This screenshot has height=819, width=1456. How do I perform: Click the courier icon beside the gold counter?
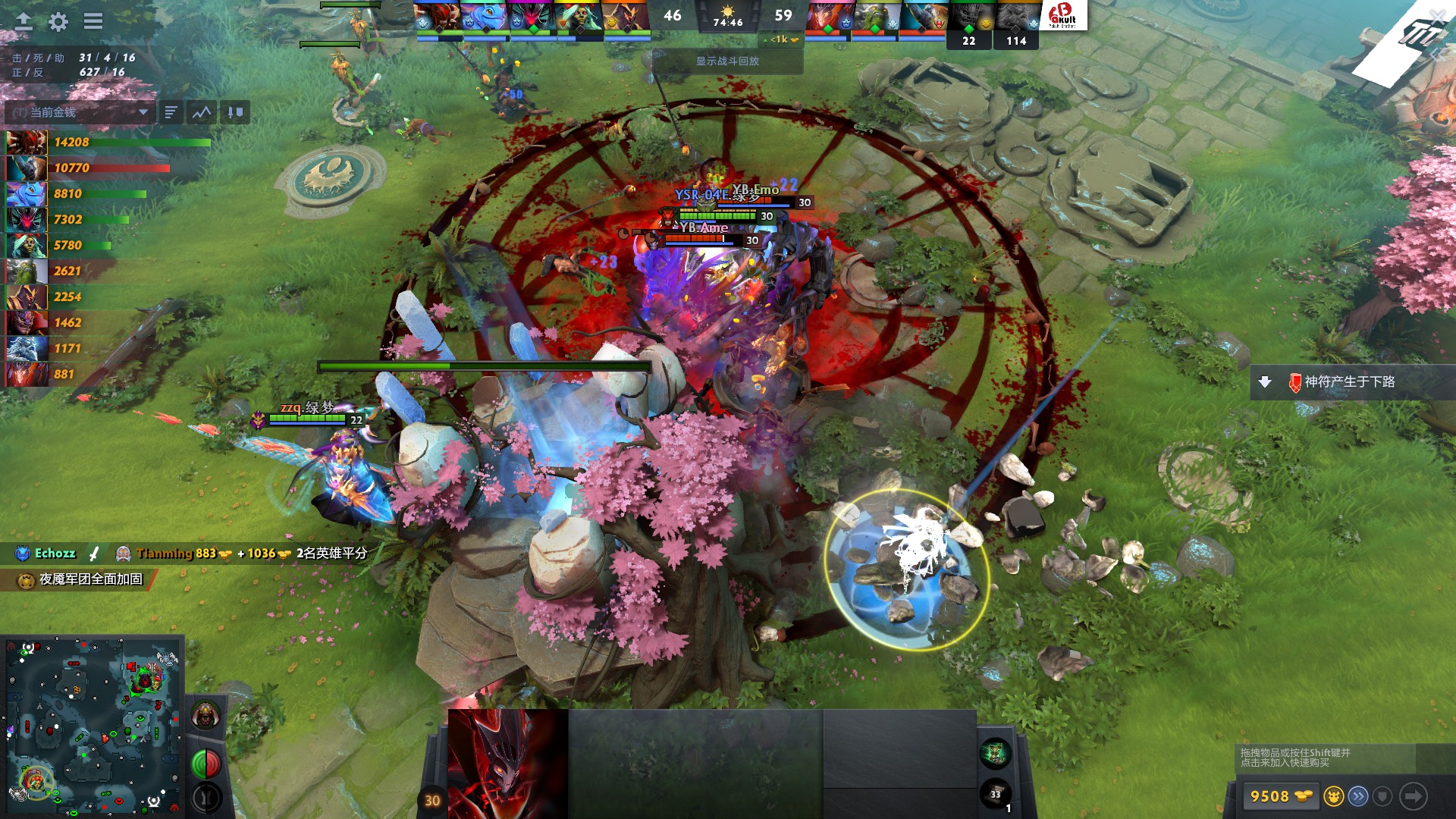[x=1333, y=796]
